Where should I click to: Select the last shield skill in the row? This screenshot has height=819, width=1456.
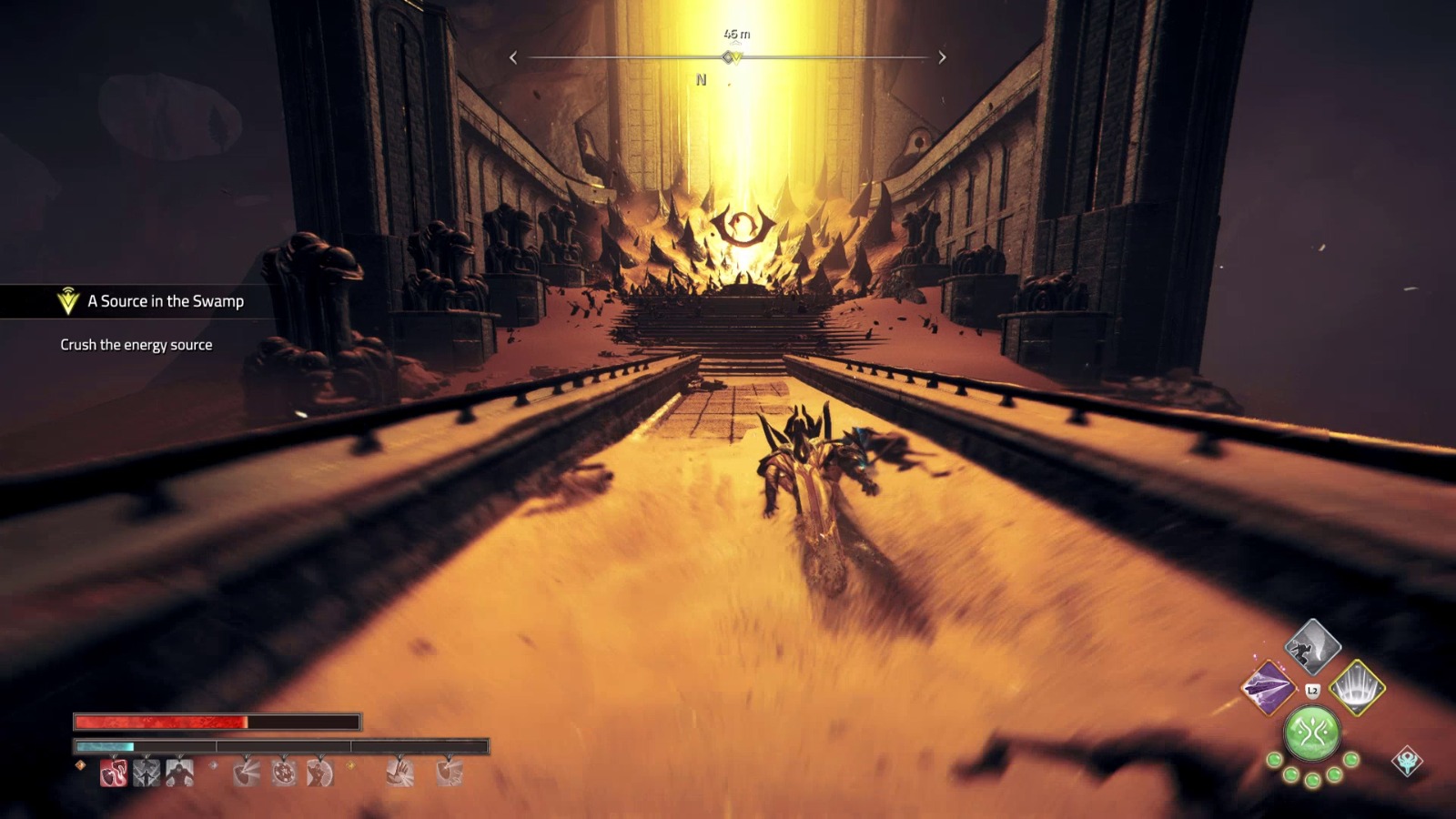coord(450,773)
